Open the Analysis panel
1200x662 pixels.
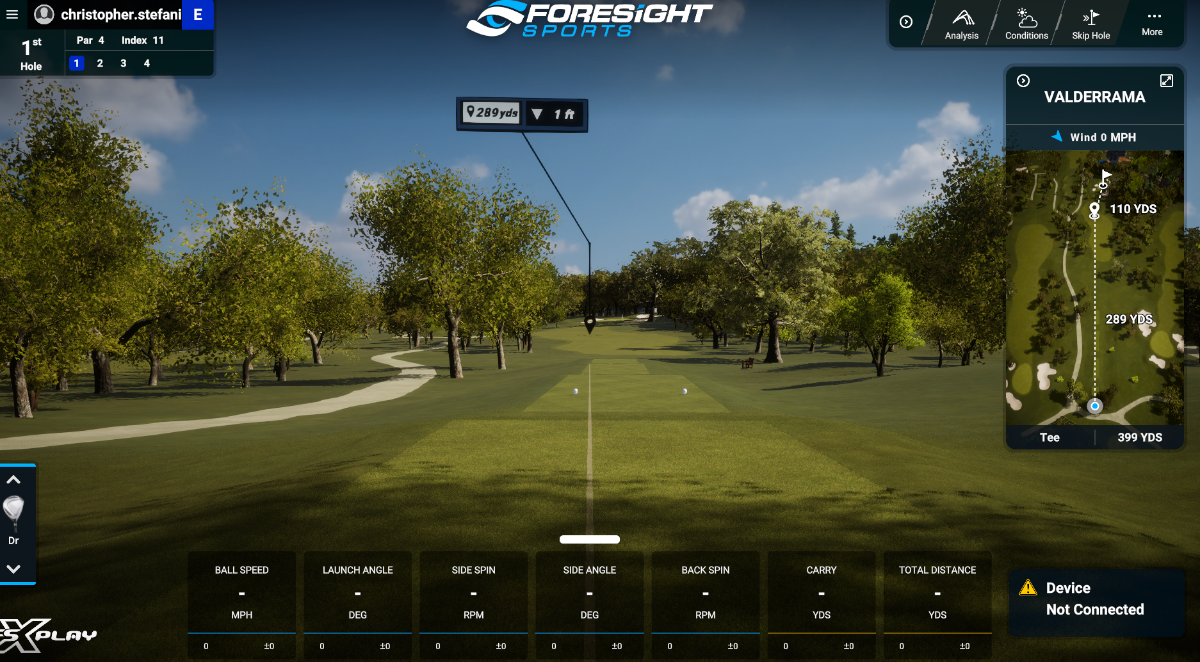coord(962,24)
